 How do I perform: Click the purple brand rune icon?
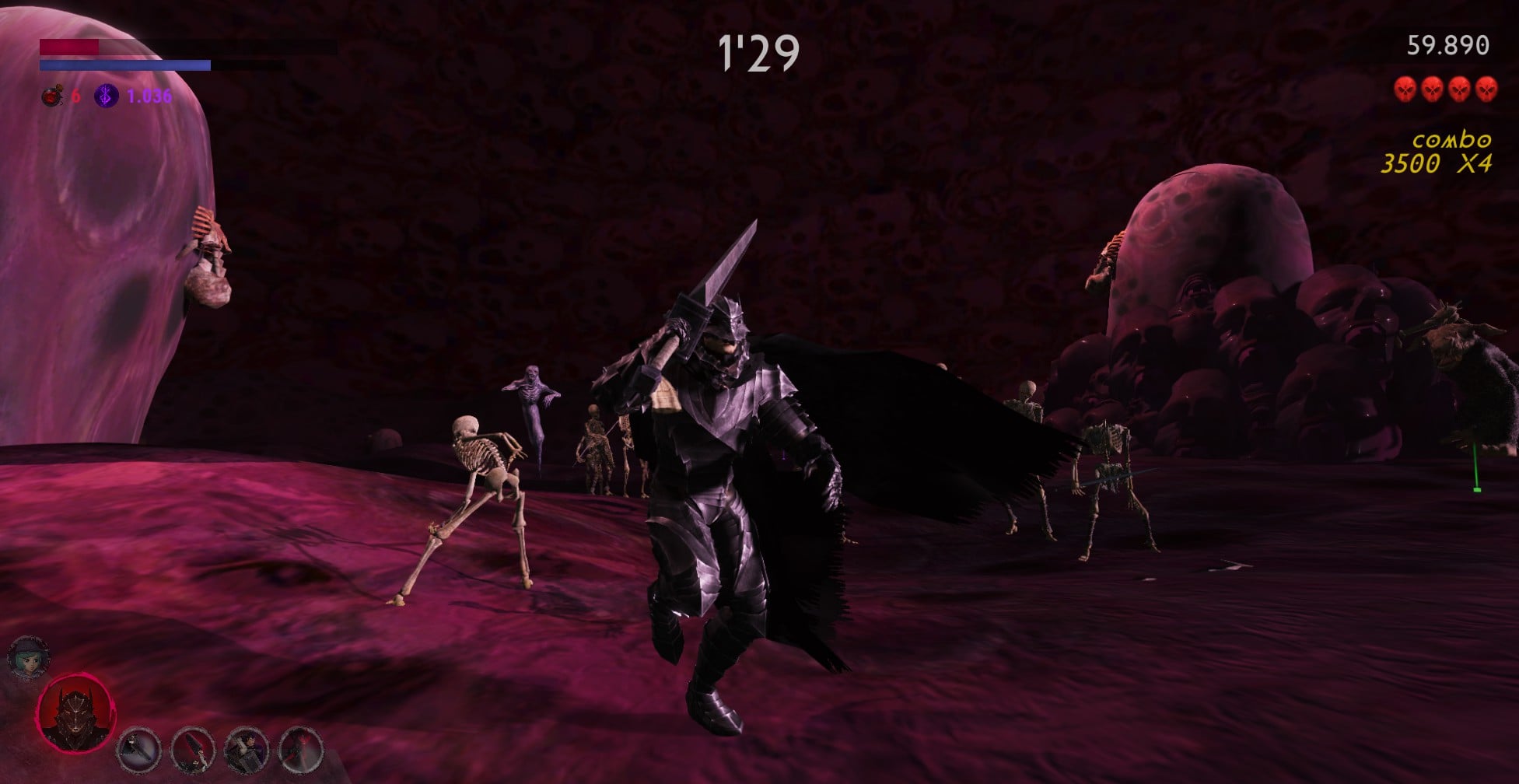[106, 96]
